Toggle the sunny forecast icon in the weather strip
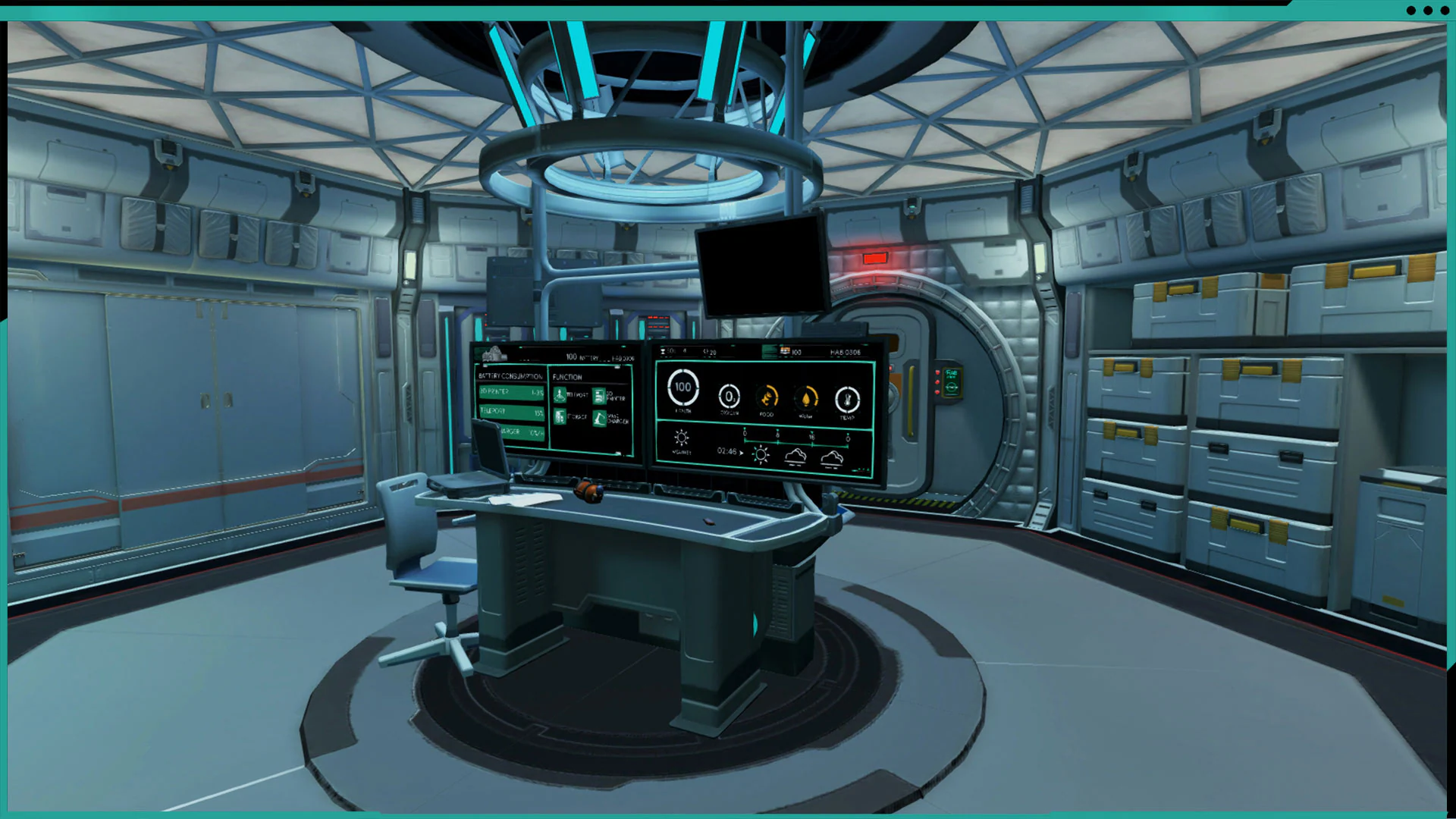This screenshot has height=819, width=1456. point(760,455)
